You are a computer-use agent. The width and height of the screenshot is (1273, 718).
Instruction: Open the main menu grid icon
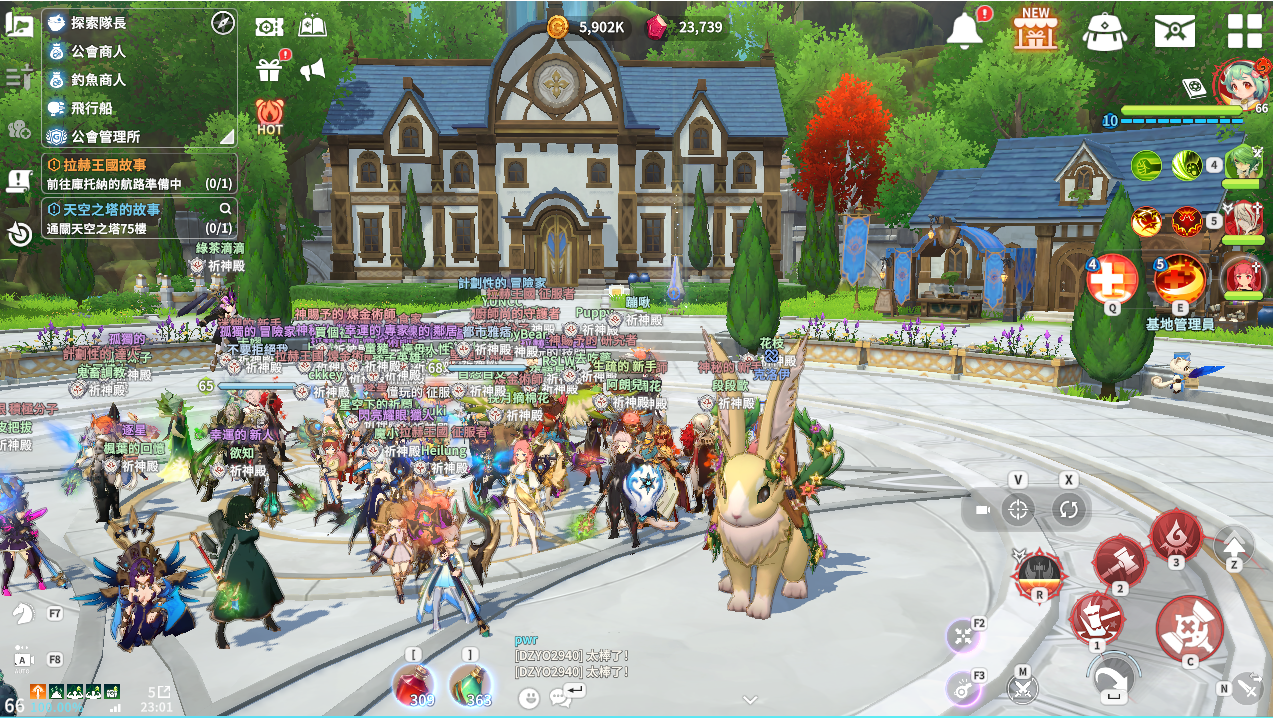pos(1245,31)
